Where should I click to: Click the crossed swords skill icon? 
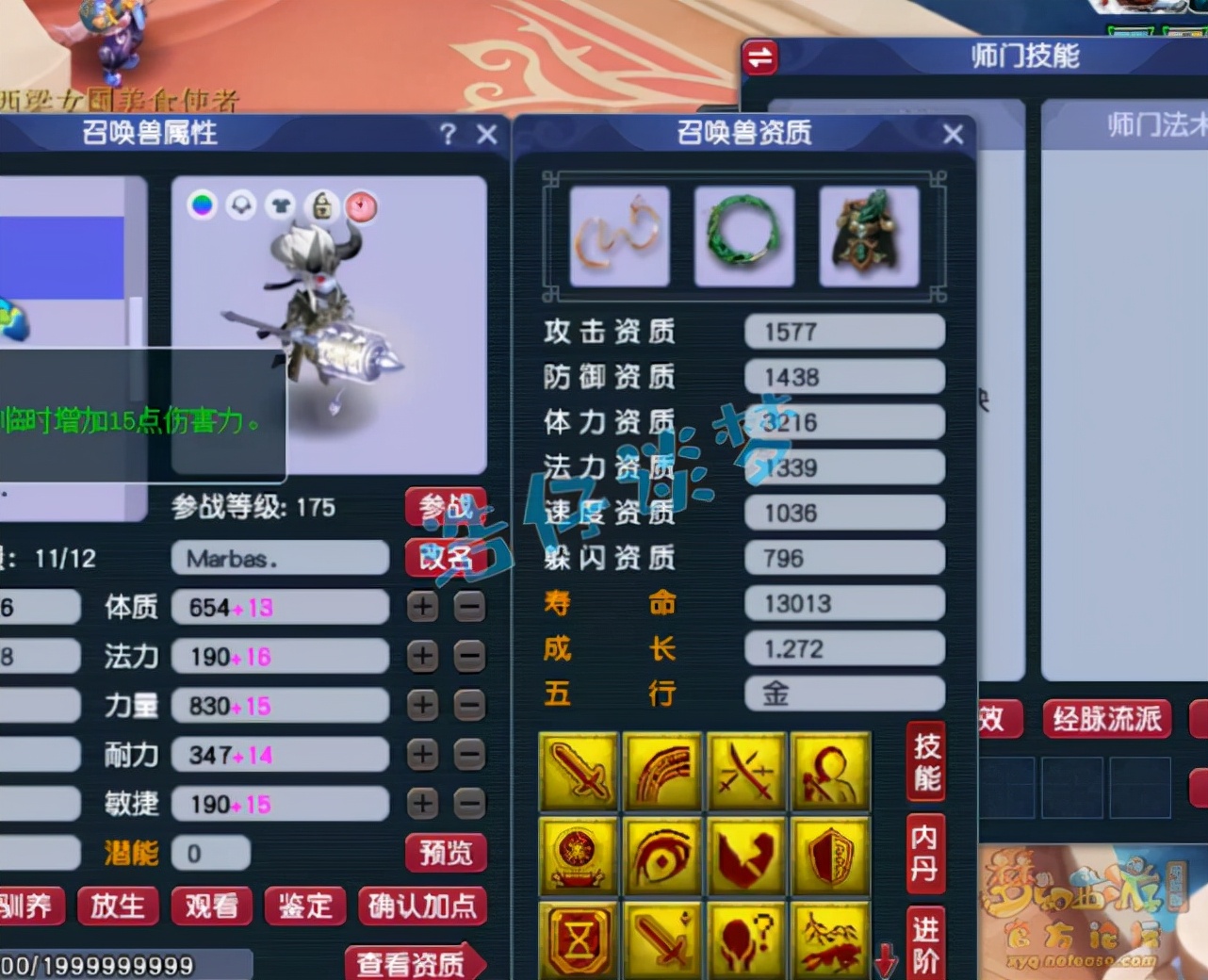(746, 771)
